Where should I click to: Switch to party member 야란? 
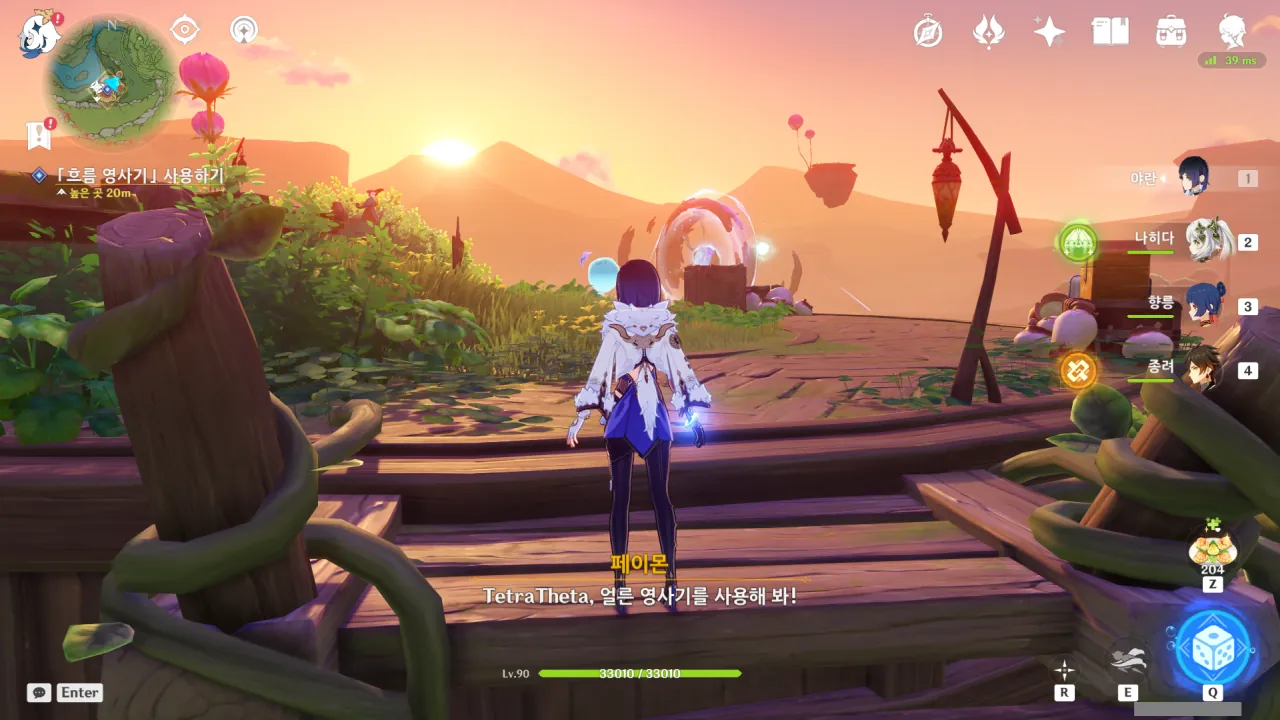(1194, 178)
